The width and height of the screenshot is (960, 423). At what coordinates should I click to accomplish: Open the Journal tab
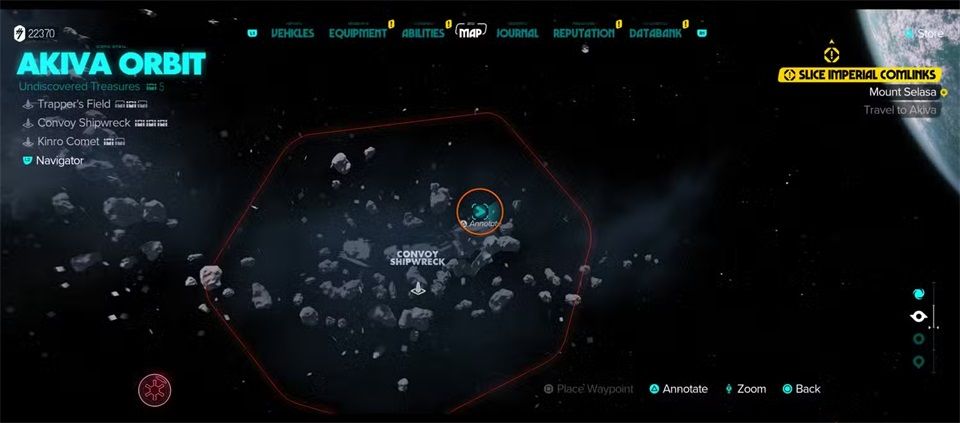pos(517,33)
